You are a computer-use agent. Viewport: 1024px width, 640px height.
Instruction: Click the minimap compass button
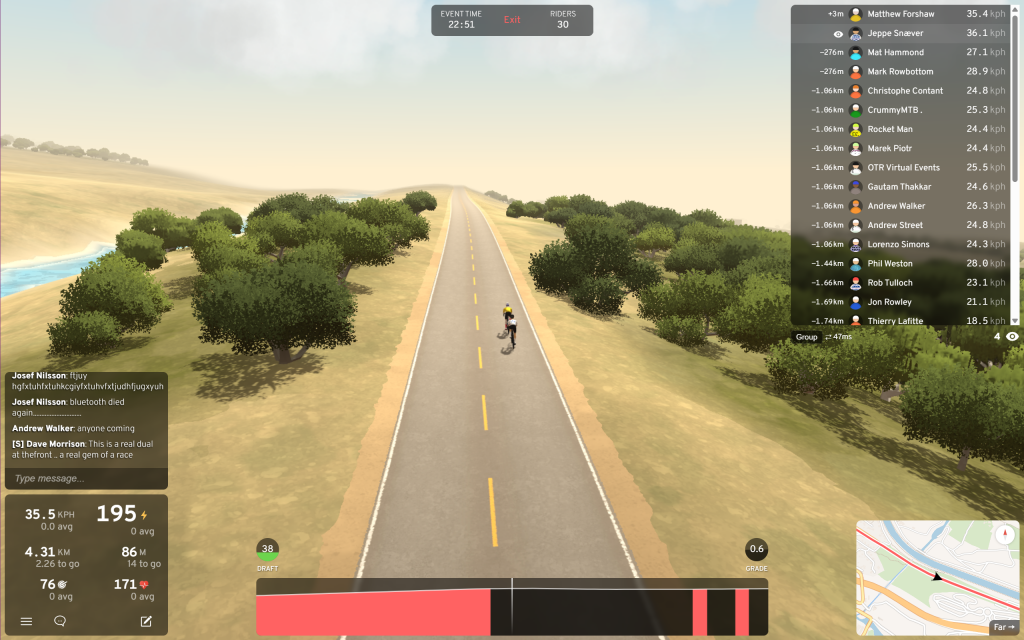[1004, 535]
